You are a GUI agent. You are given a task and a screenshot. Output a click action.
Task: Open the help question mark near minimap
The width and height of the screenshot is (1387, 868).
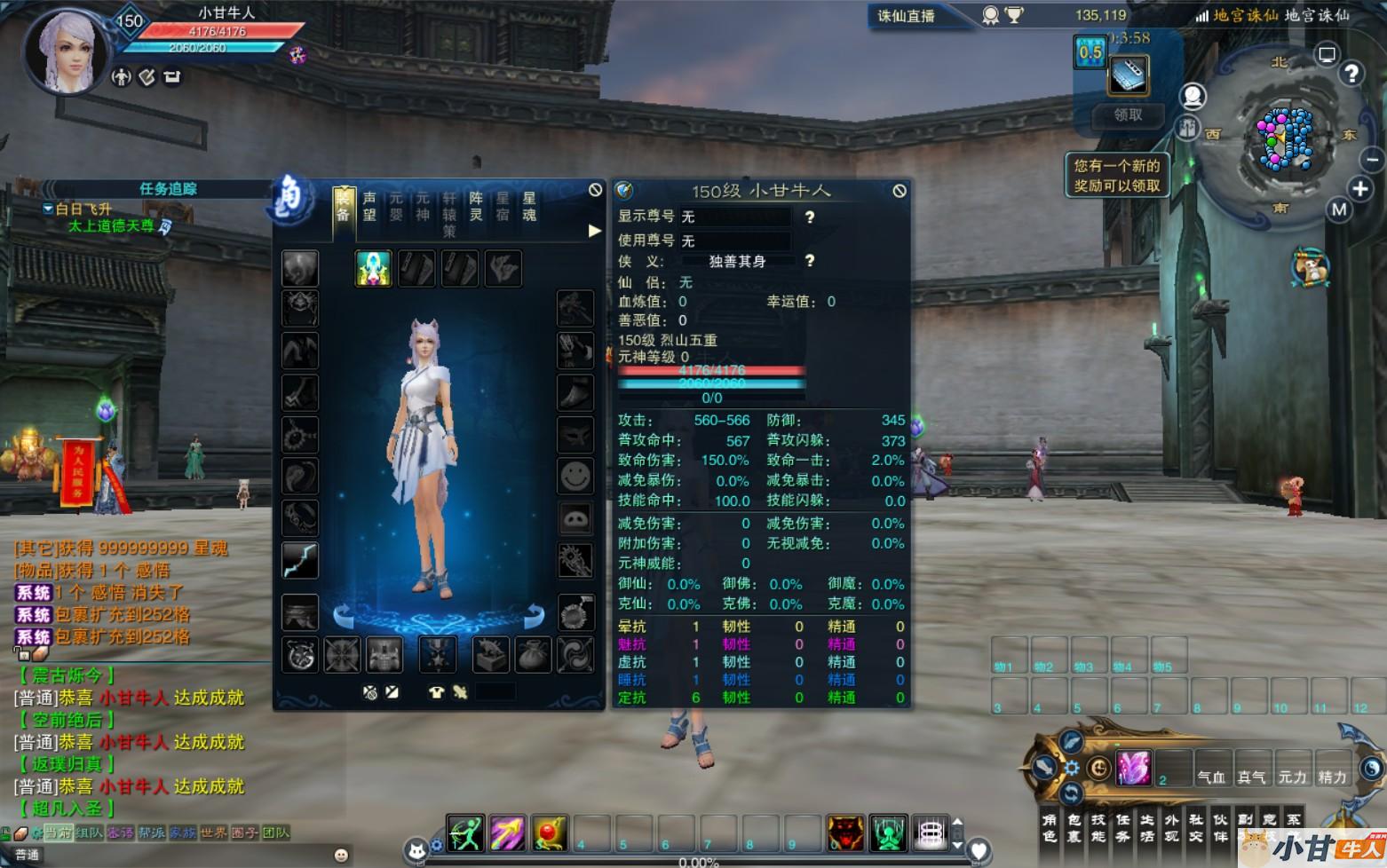(x=1351, y=75)
